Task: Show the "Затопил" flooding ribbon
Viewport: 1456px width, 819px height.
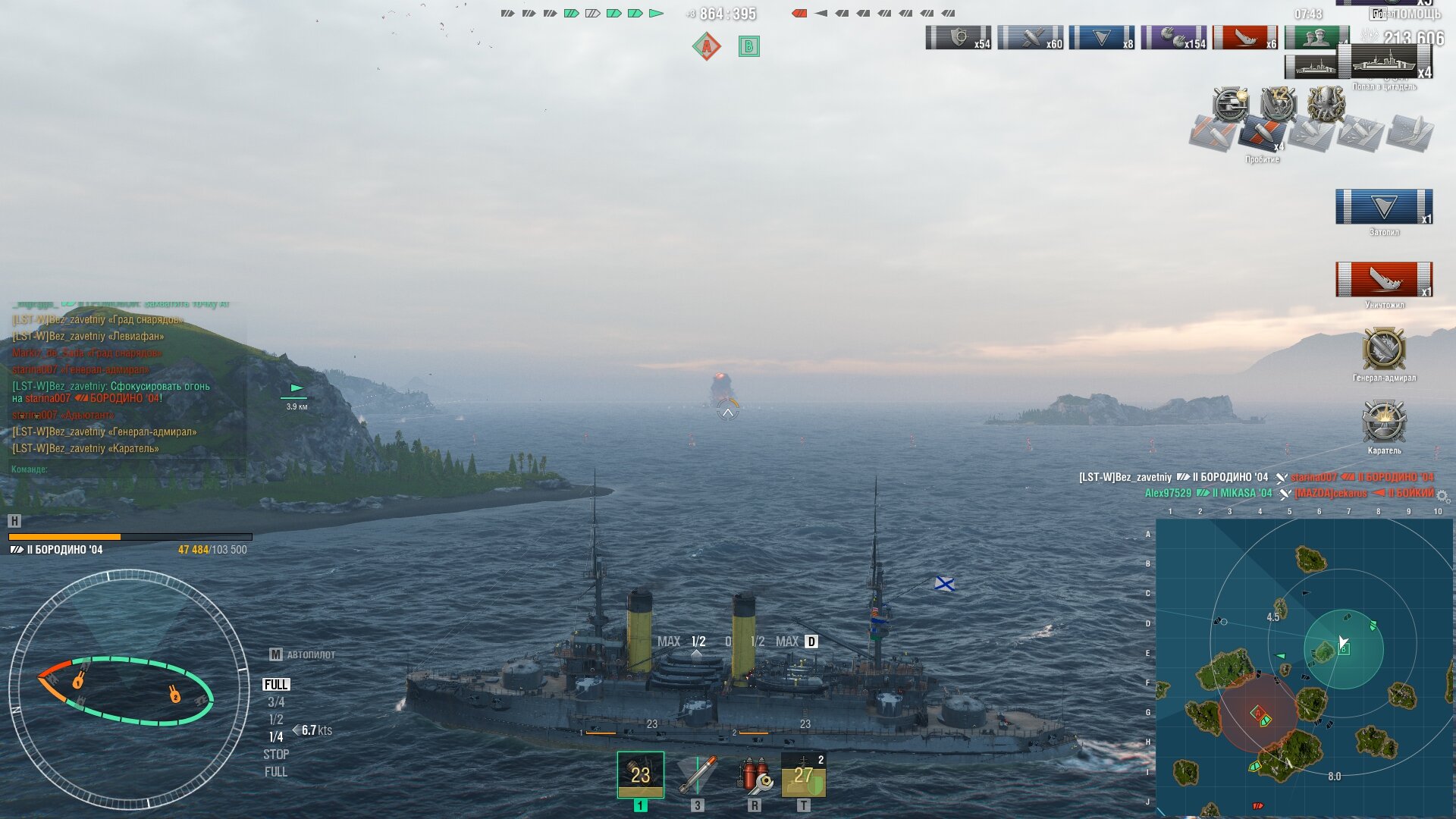Action: [x=1384, y=207]
